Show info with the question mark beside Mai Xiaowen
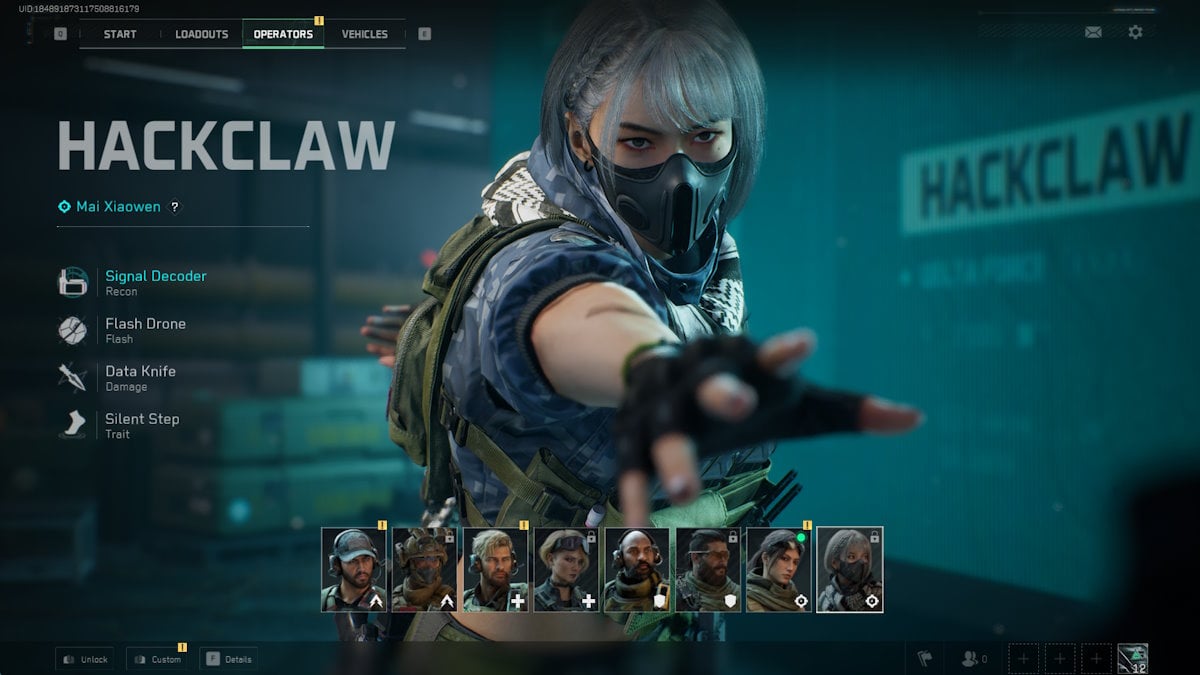The width and height of the screenshot is (1200, 675). pyautogui.click(x=175, y=207)
